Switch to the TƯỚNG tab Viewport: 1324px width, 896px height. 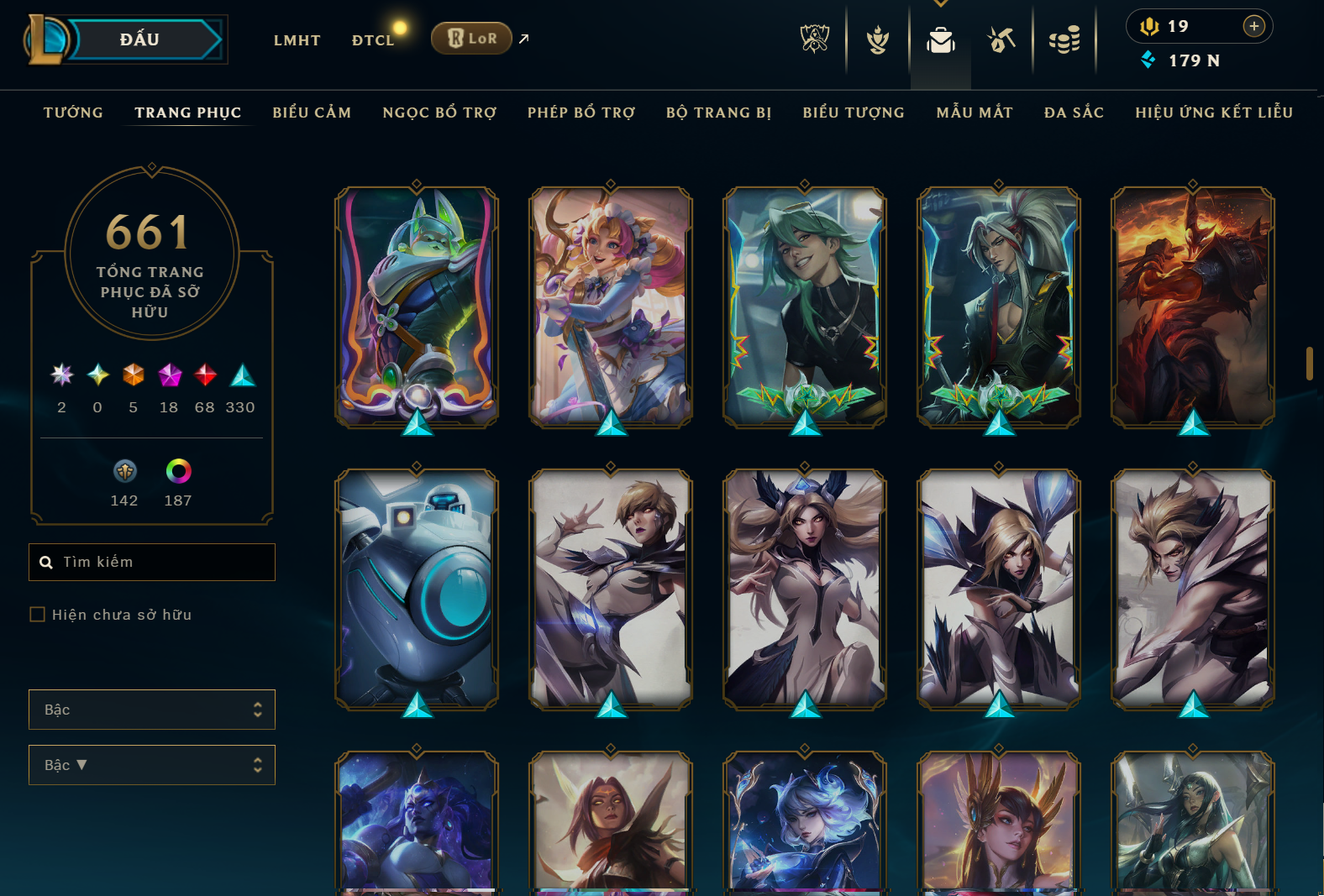pos(73,112)
